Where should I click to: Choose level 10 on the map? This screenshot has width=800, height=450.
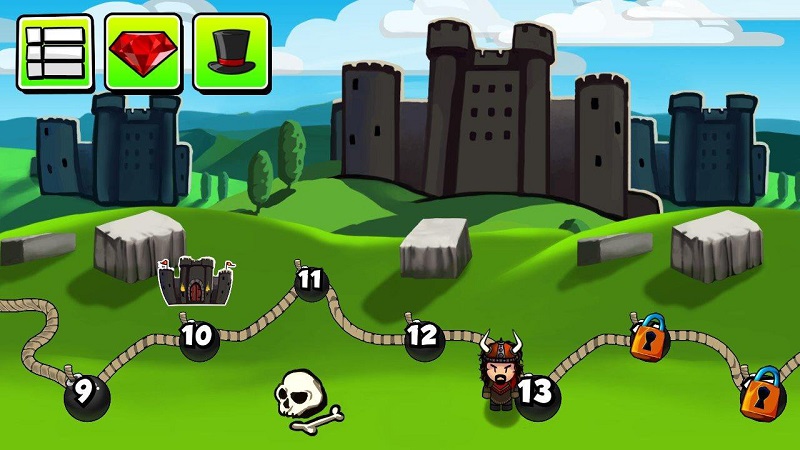[199, 338]
